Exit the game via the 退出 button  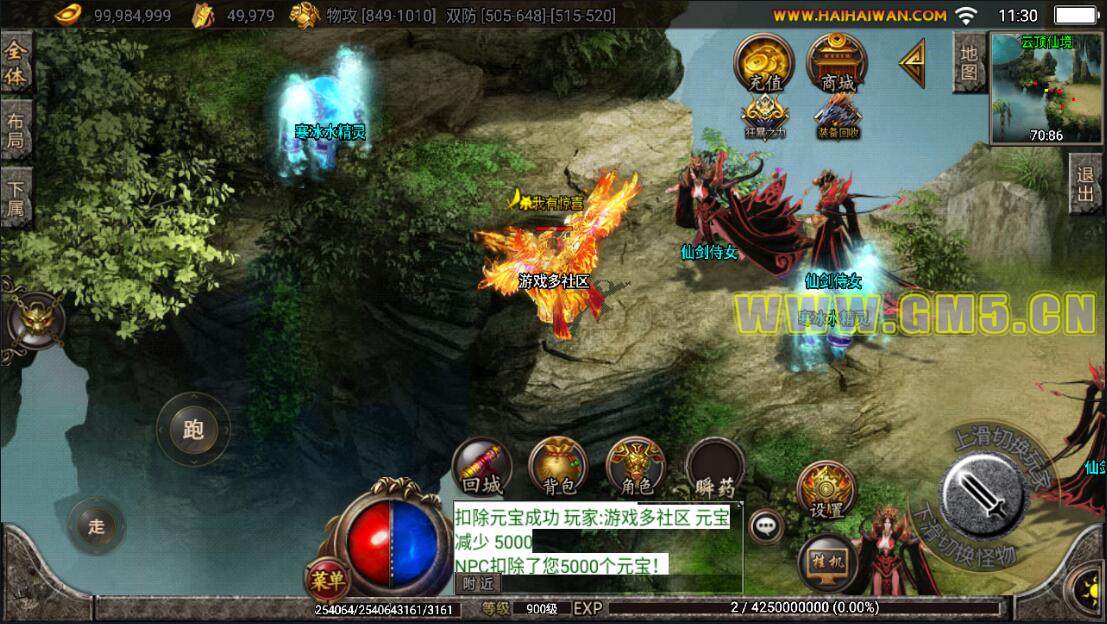click(x=1086, y=183)
